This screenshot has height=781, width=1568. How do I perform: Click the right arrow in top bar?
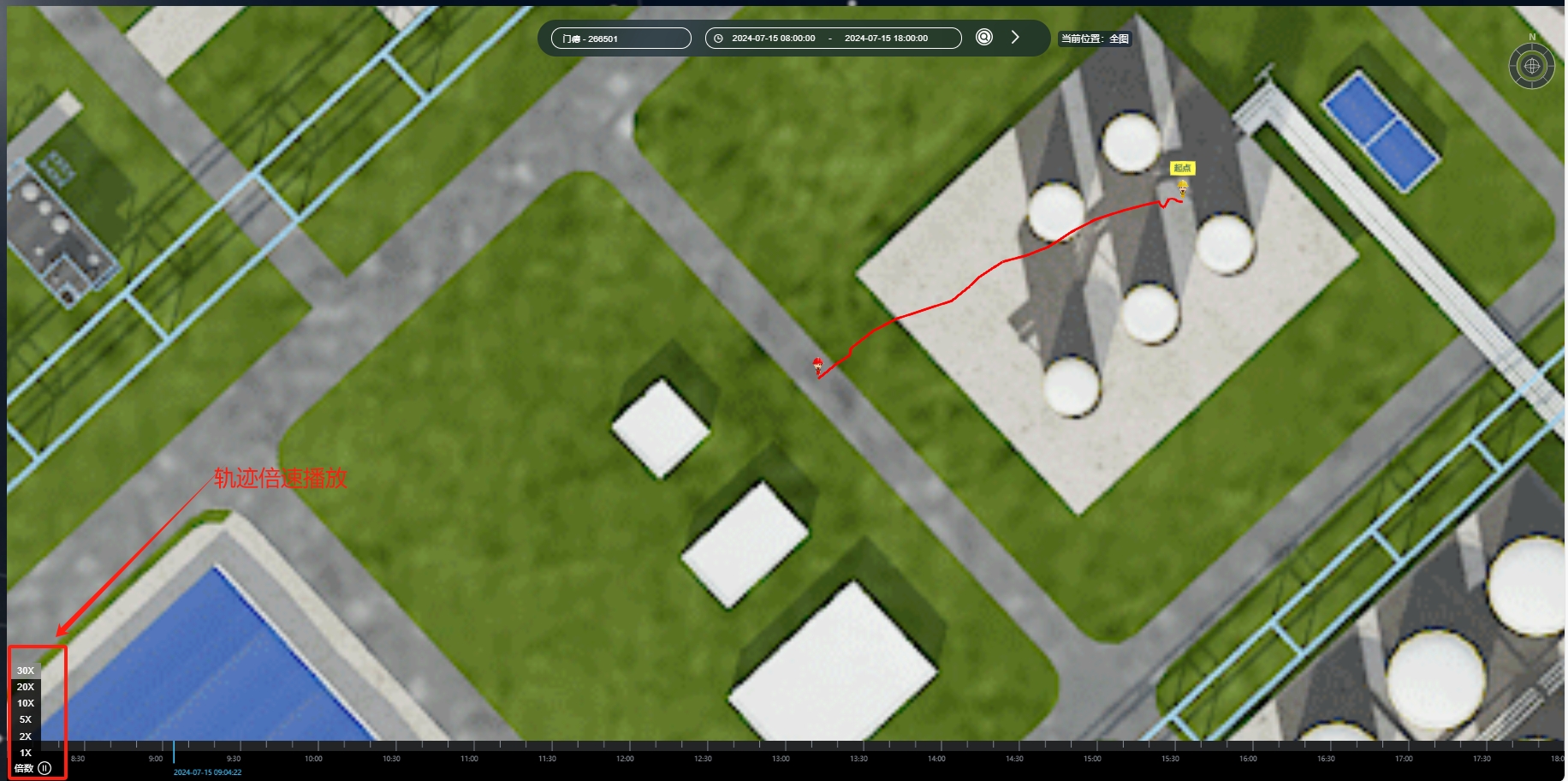(x=1015, y=38)
